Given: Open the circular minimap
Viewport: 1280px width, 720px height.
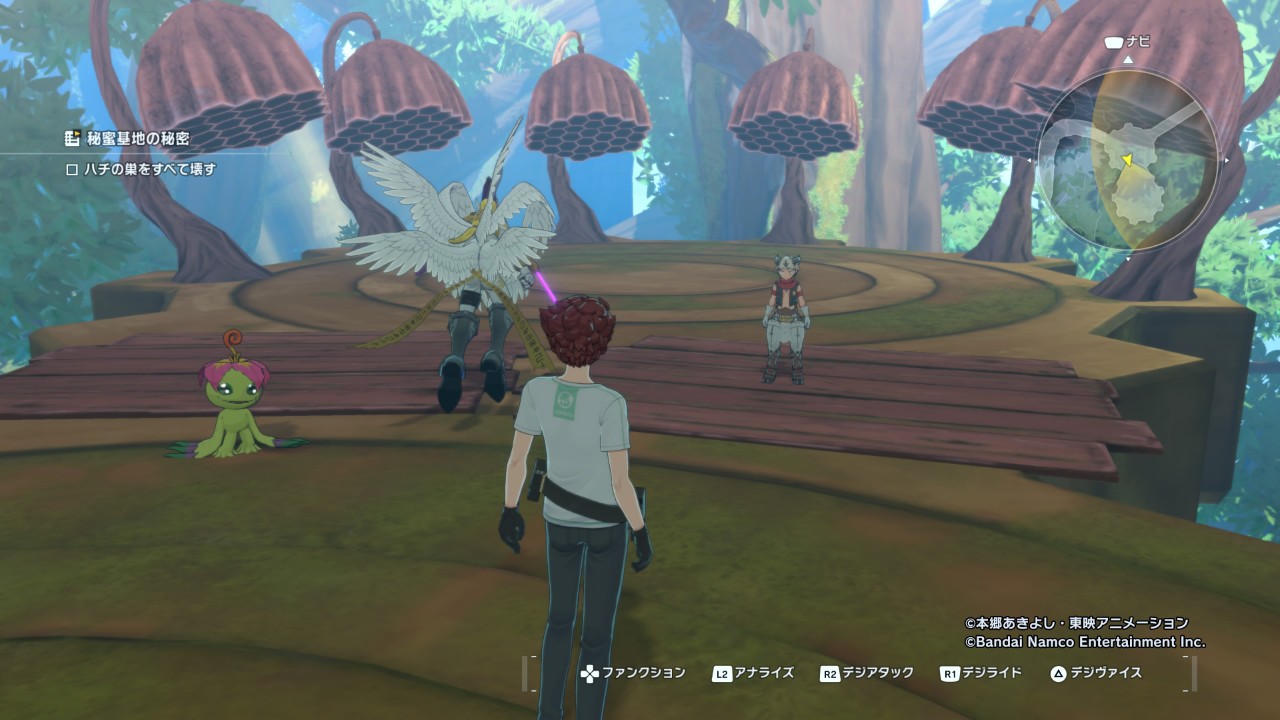Looking at the screenshot, I should 1128,160.
